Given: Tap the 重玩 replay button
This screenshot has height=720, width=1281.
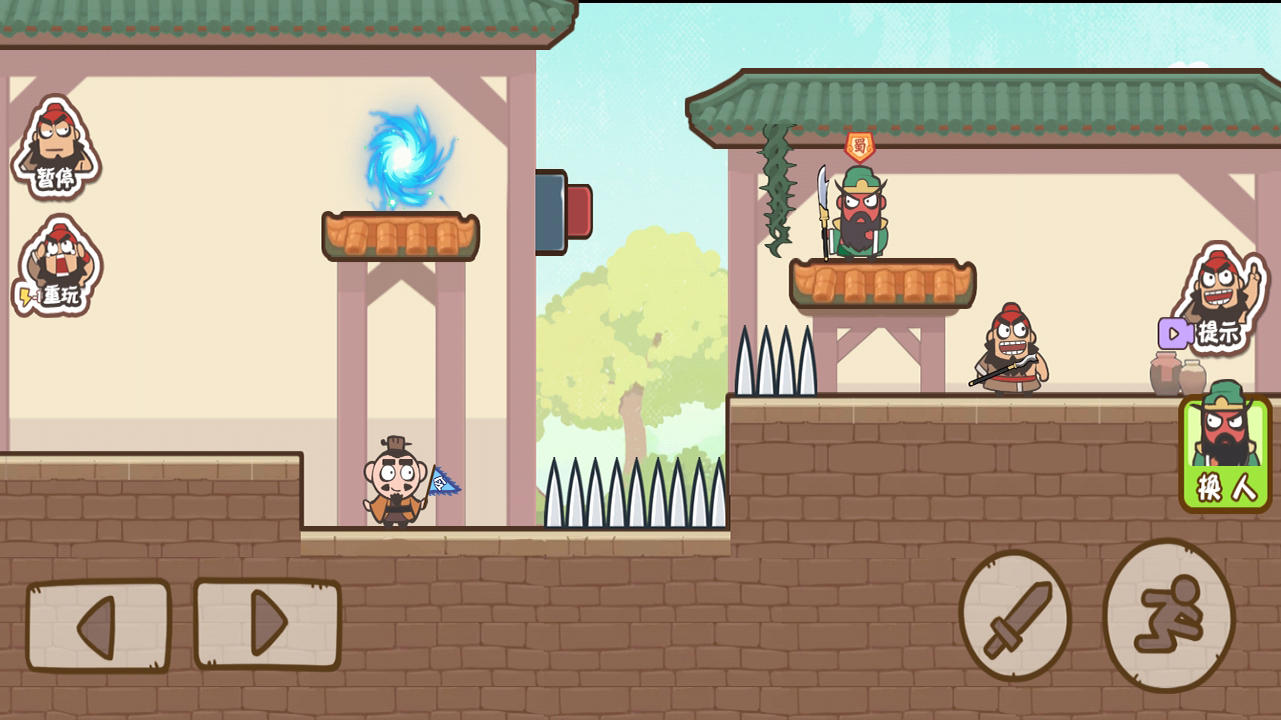Looking at the screenshot, I should [x=55, y=265].
